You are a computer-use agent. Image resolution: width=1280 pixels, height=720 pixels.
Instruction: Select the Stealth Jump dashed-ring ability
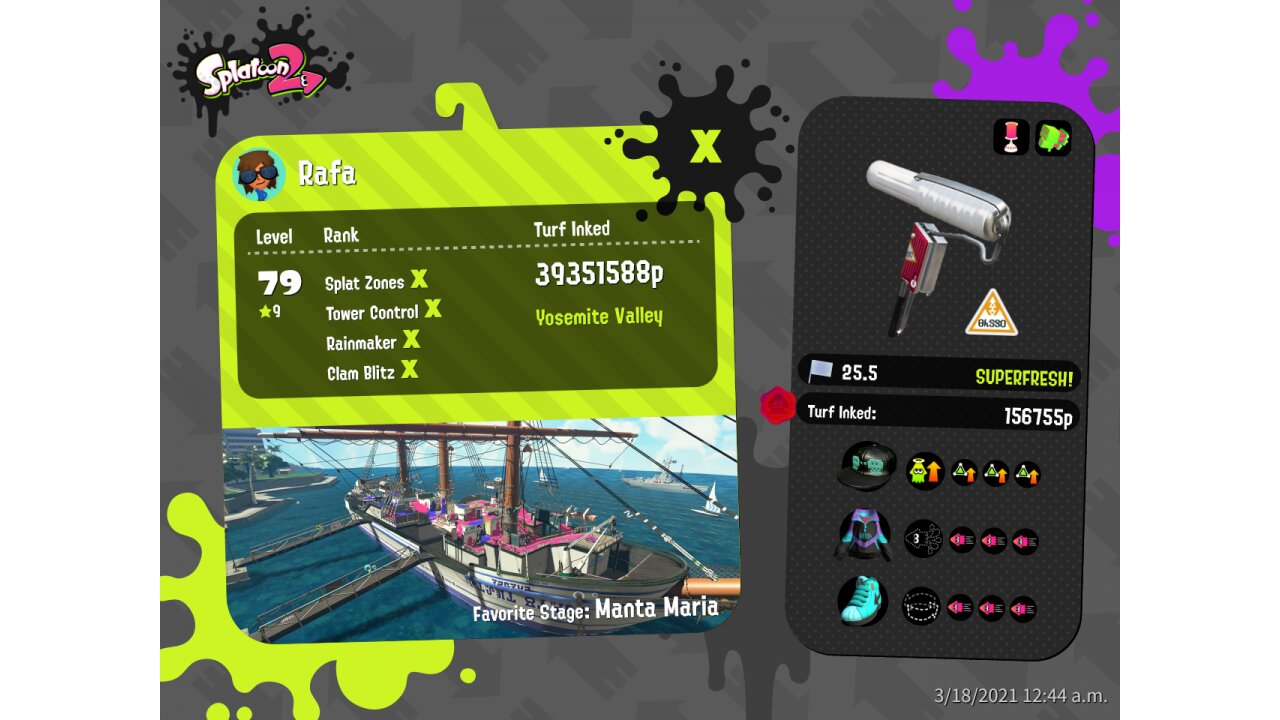pos(921,605)
